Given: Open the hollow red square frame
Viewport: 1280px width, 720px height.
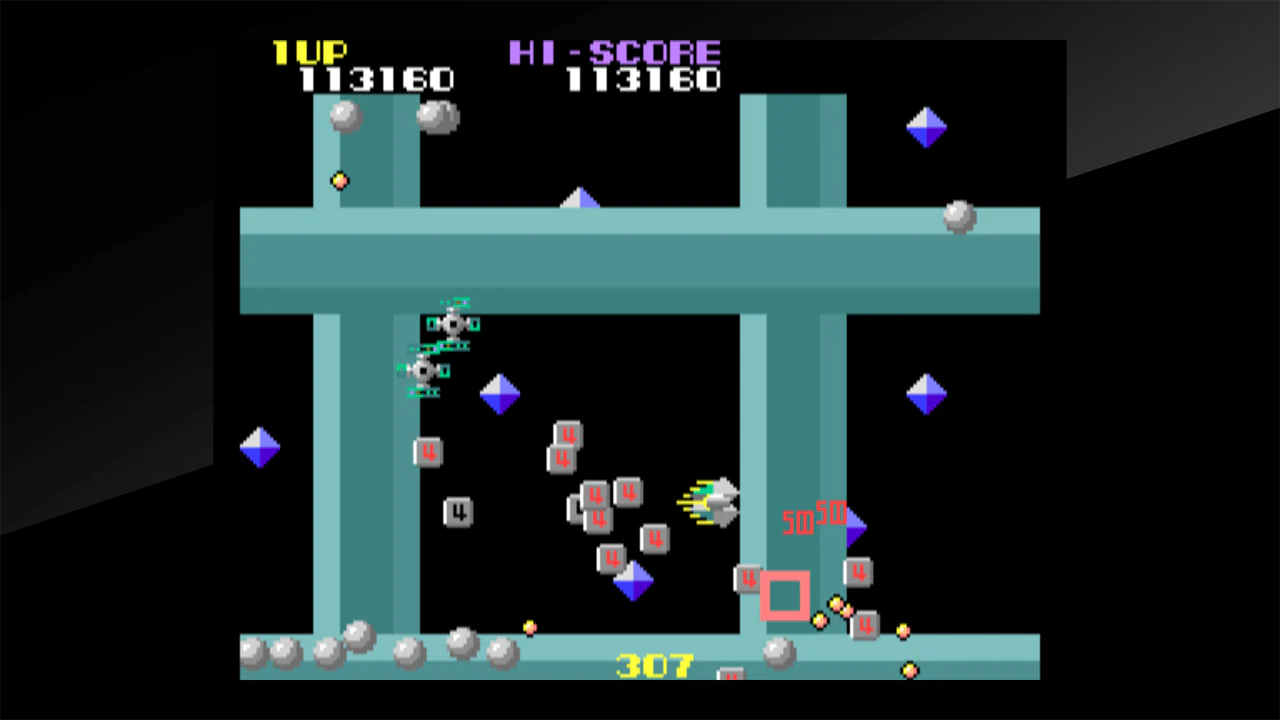Looking at the screenshot, I should 786,597.
